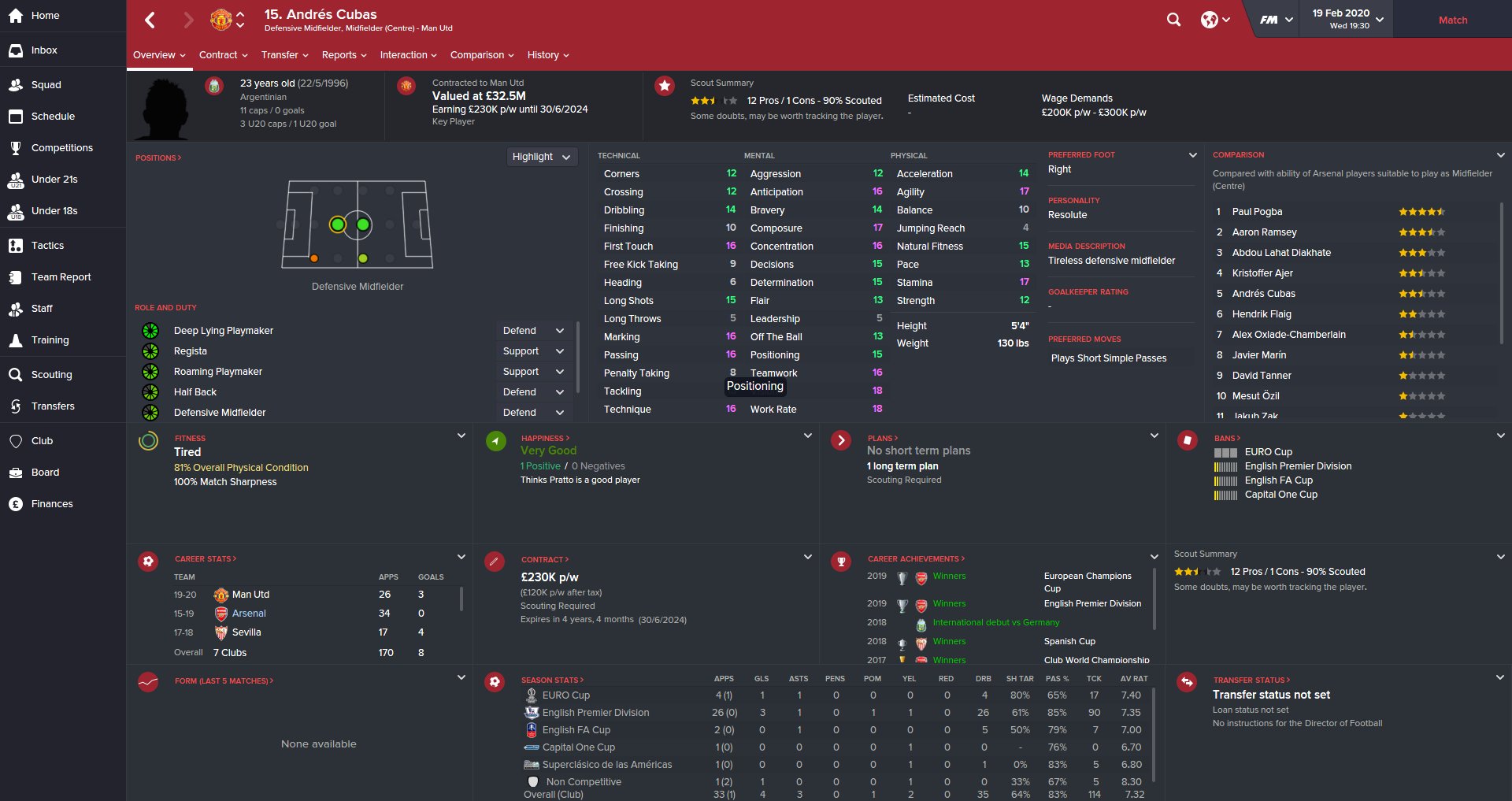Open the Transfer Status panel link
The width and height of the screenshot is (1512, 801).
(x=1251, y=680)
